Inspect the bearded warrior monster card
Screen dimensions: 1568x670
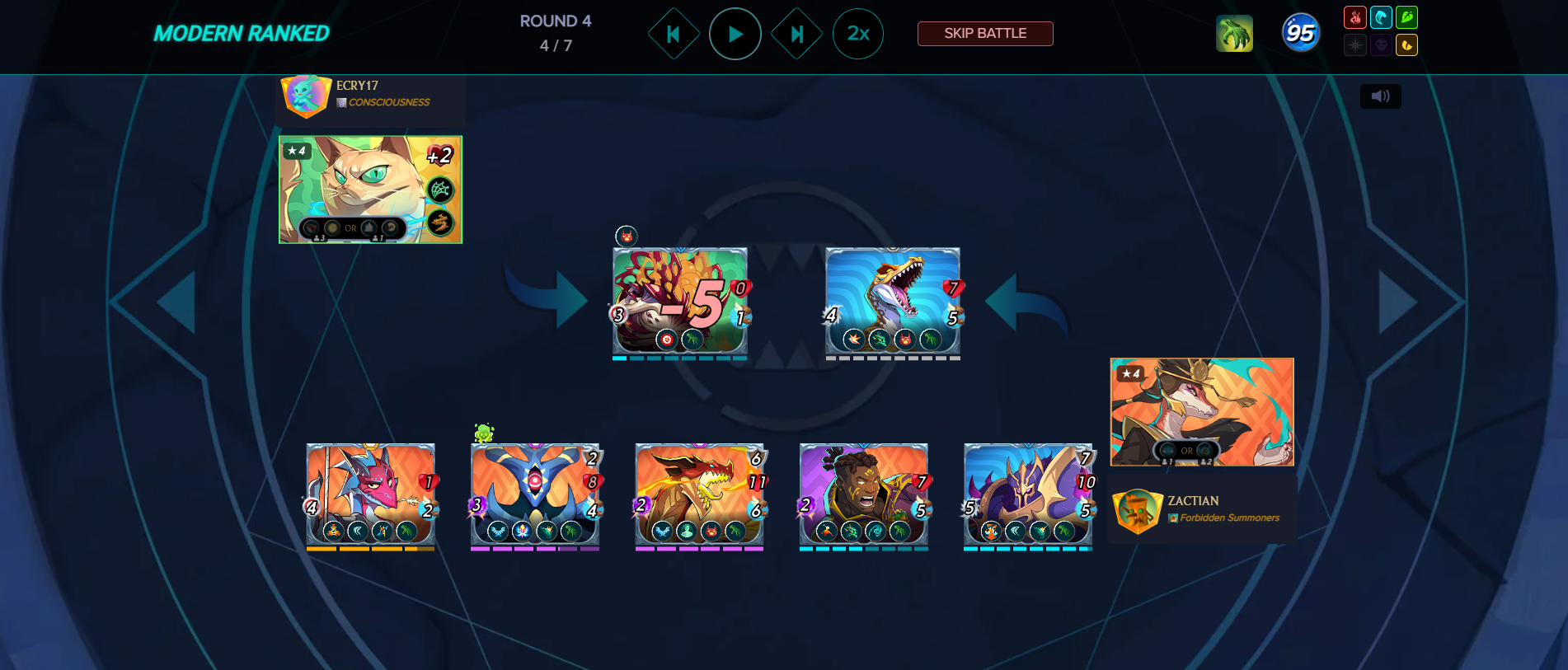click(x=863, y=493)
